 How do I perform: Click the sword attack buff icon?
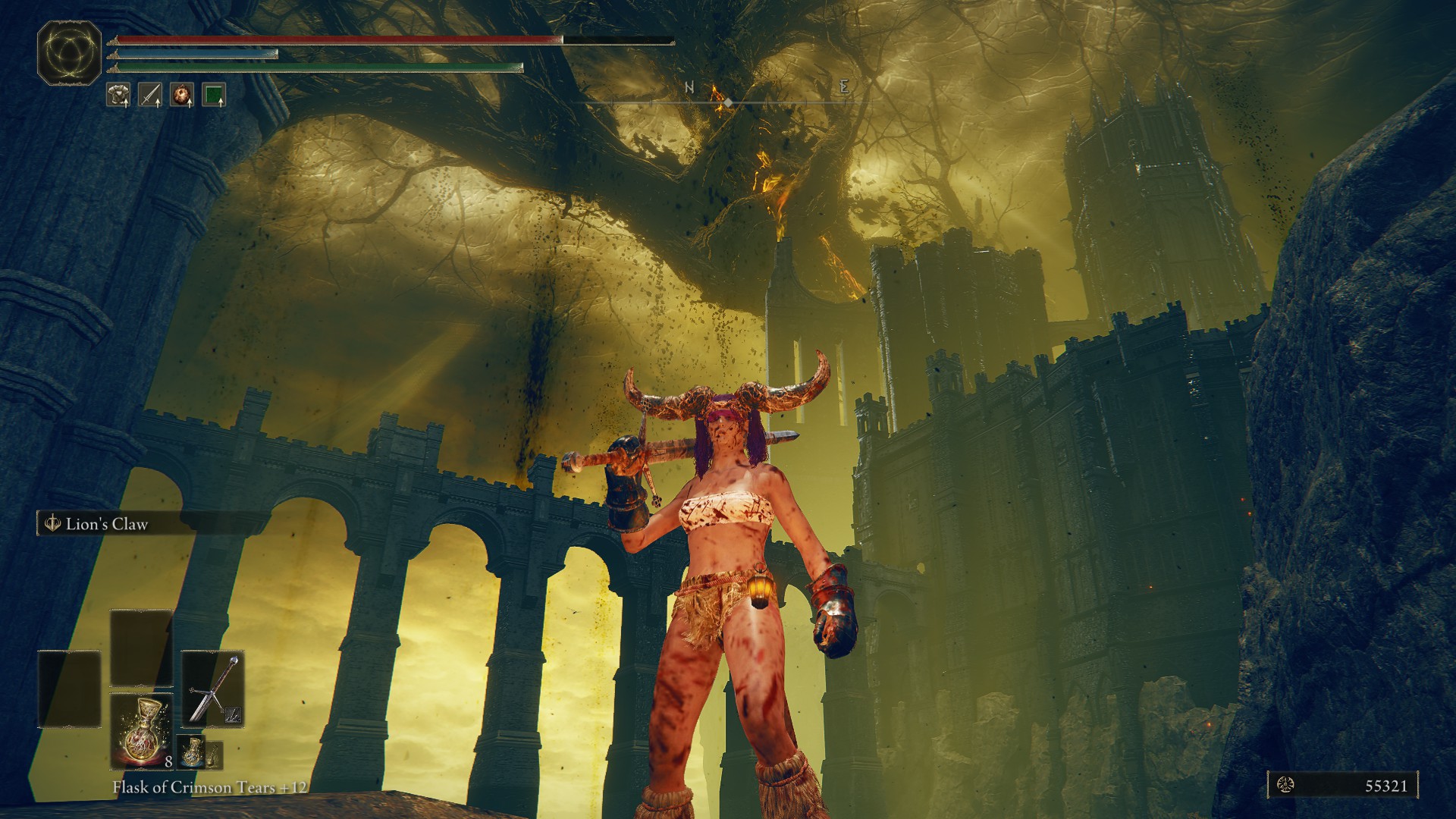click(x=150, y=95)
